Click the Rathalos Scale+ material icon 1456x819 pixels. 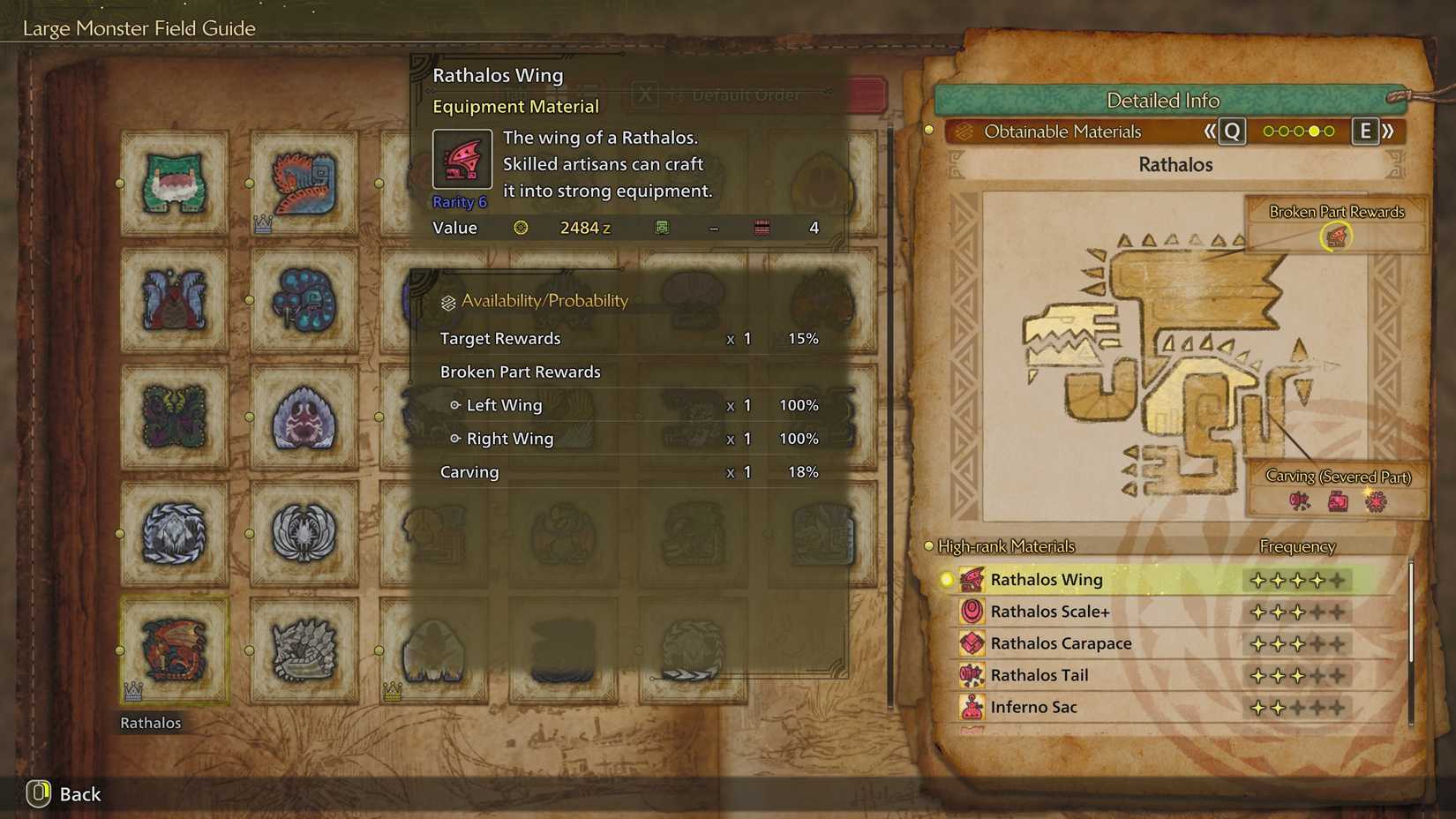[971, 611]
